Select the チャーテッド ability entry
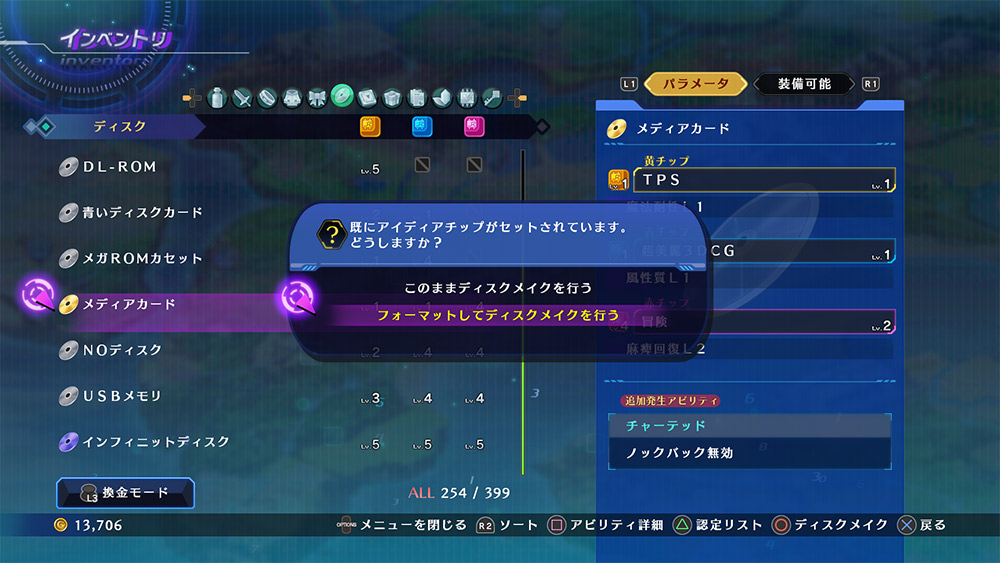 click(x=750, y=425)
